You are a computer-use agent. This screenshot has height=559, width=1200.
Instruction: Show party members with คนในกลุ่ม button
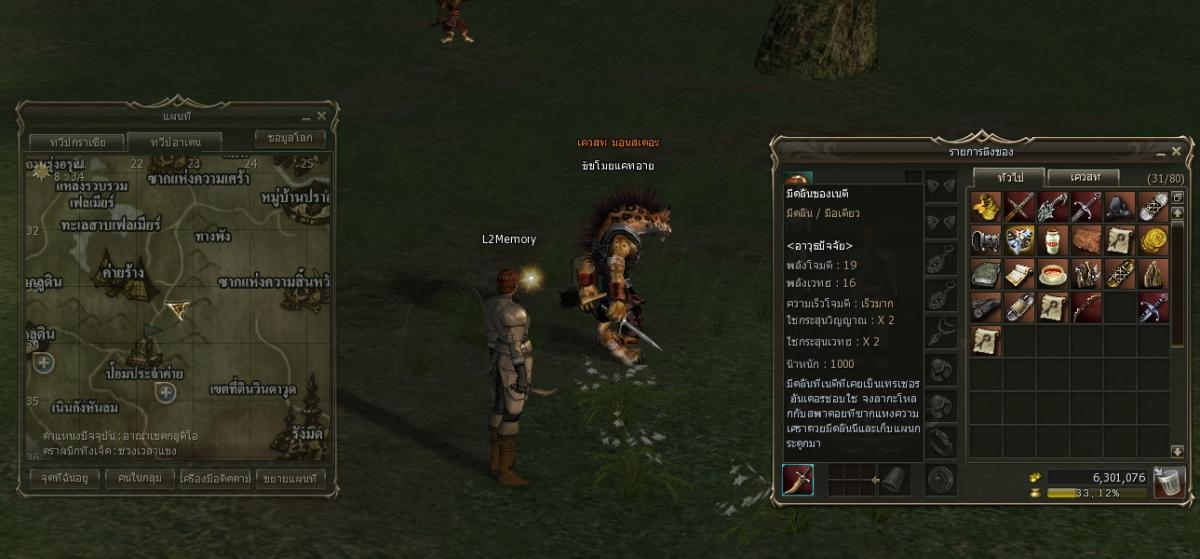tap(140, 478)
